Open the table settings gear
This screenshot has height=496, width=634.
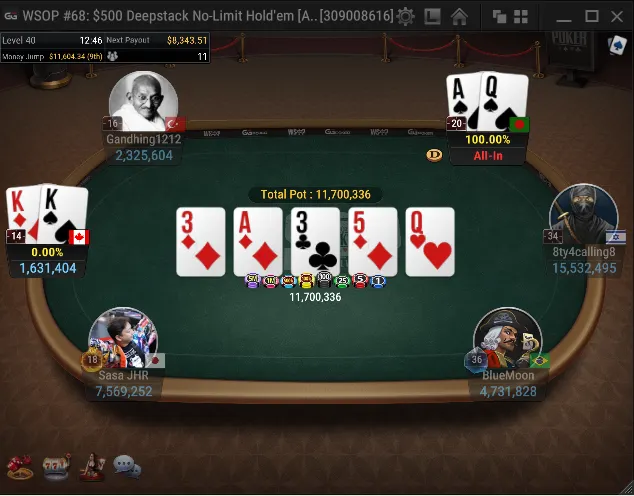click(x=405, y=16)
